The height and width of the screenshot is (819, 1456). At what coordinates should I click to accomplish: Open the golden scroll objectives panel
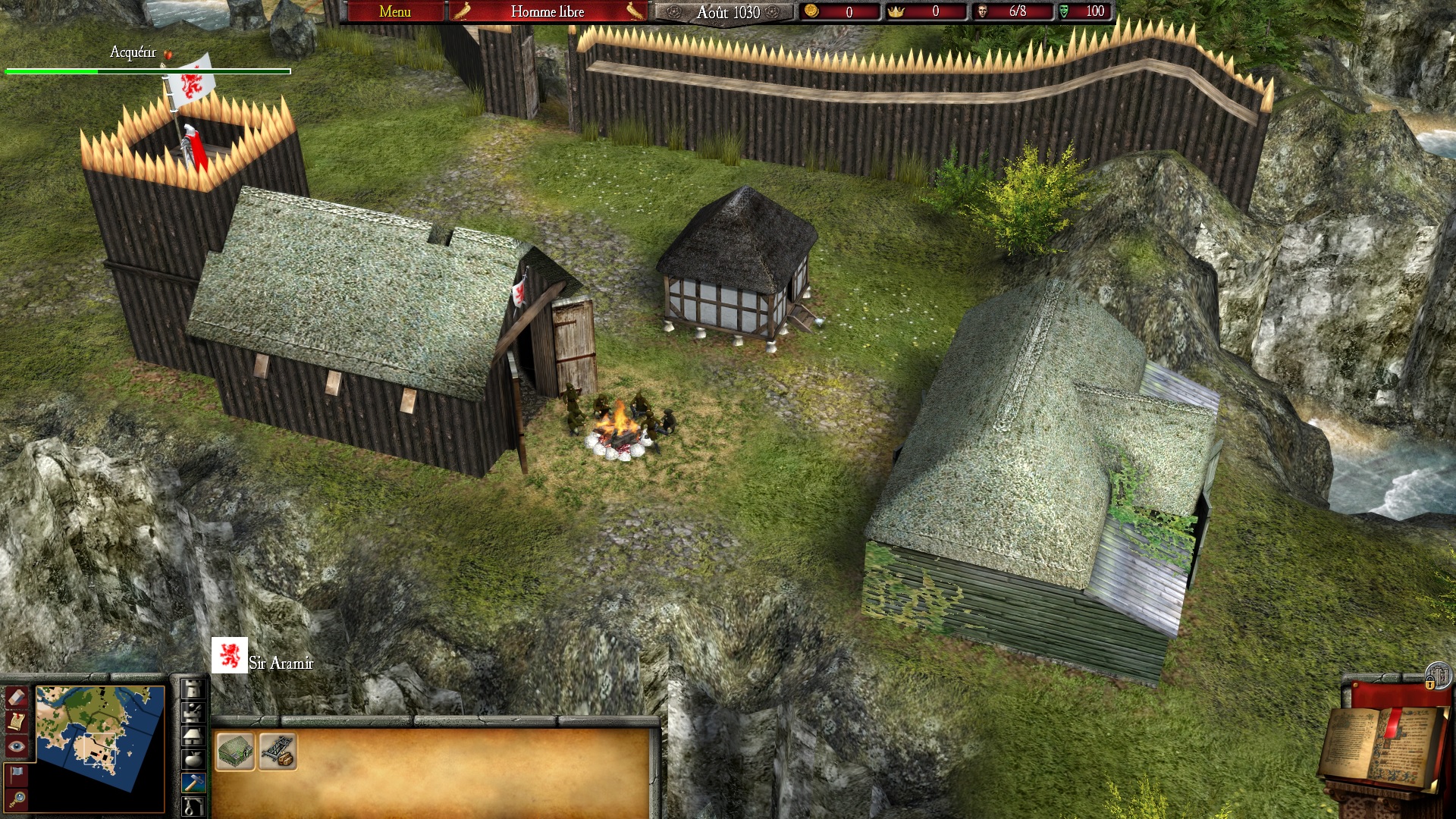pos(15,722)
